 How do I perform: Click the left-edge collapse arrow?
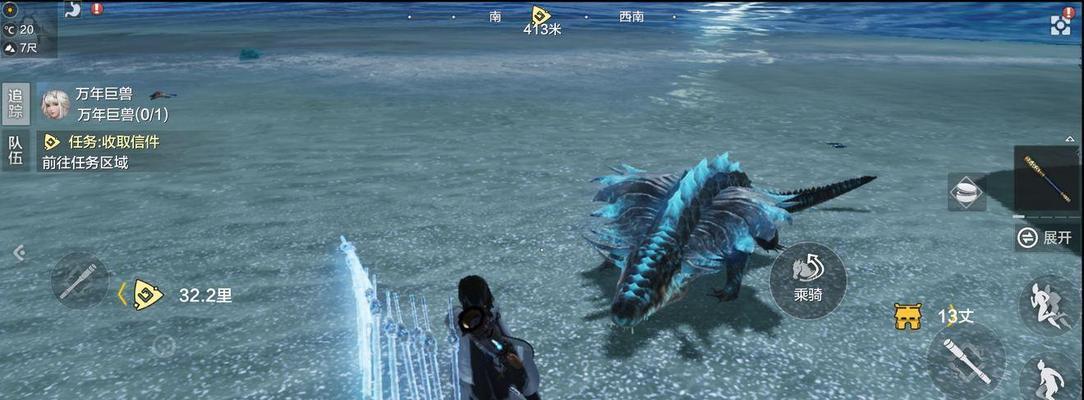click(18, 253)
